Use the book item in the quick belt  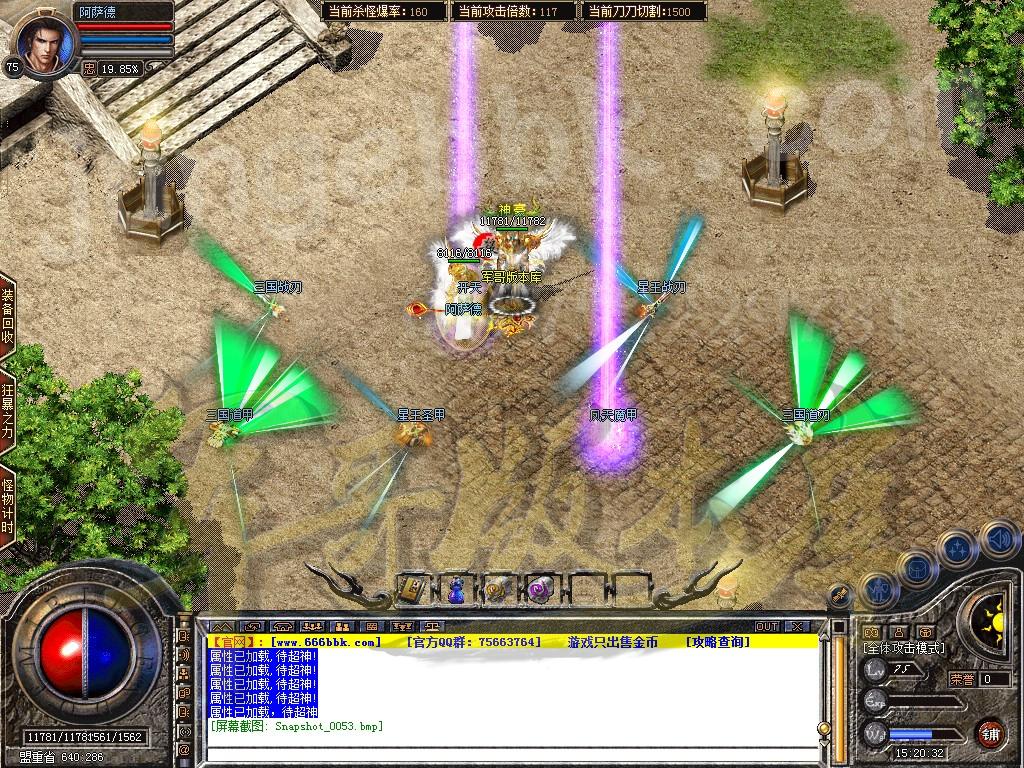412,589
